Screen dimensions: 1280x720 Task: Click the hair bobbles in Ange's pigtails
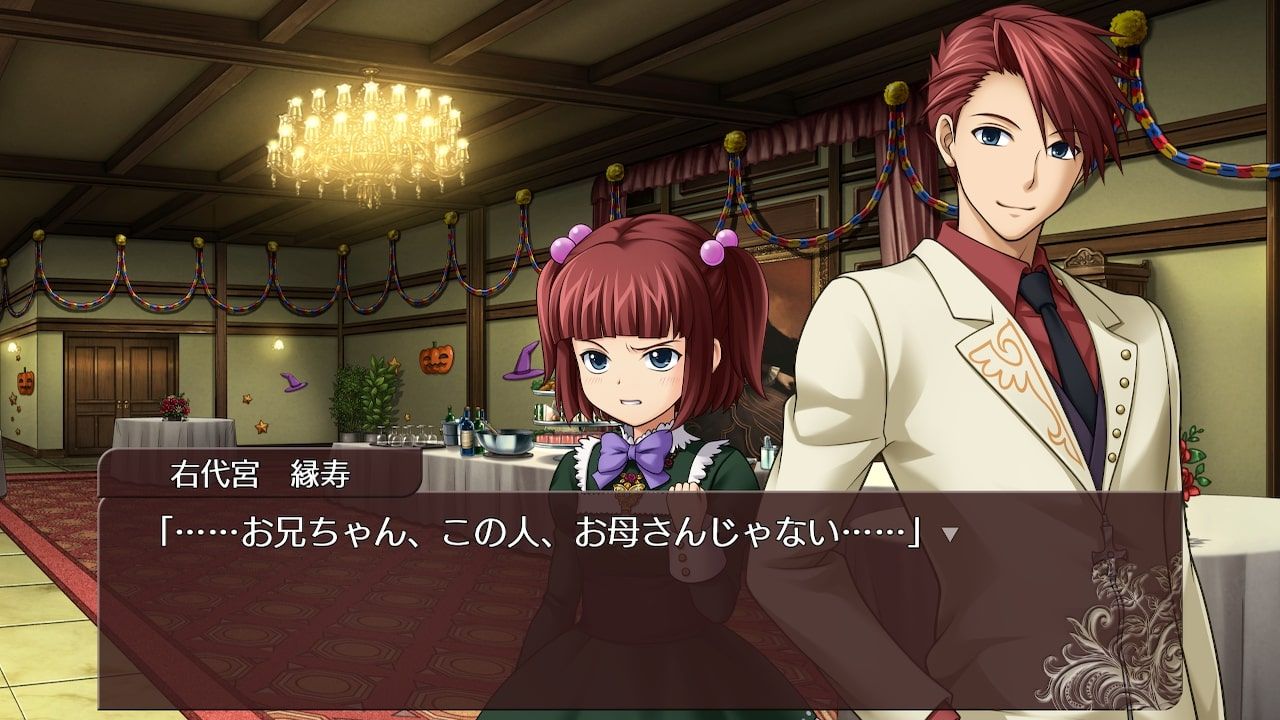tap(567, 243)
